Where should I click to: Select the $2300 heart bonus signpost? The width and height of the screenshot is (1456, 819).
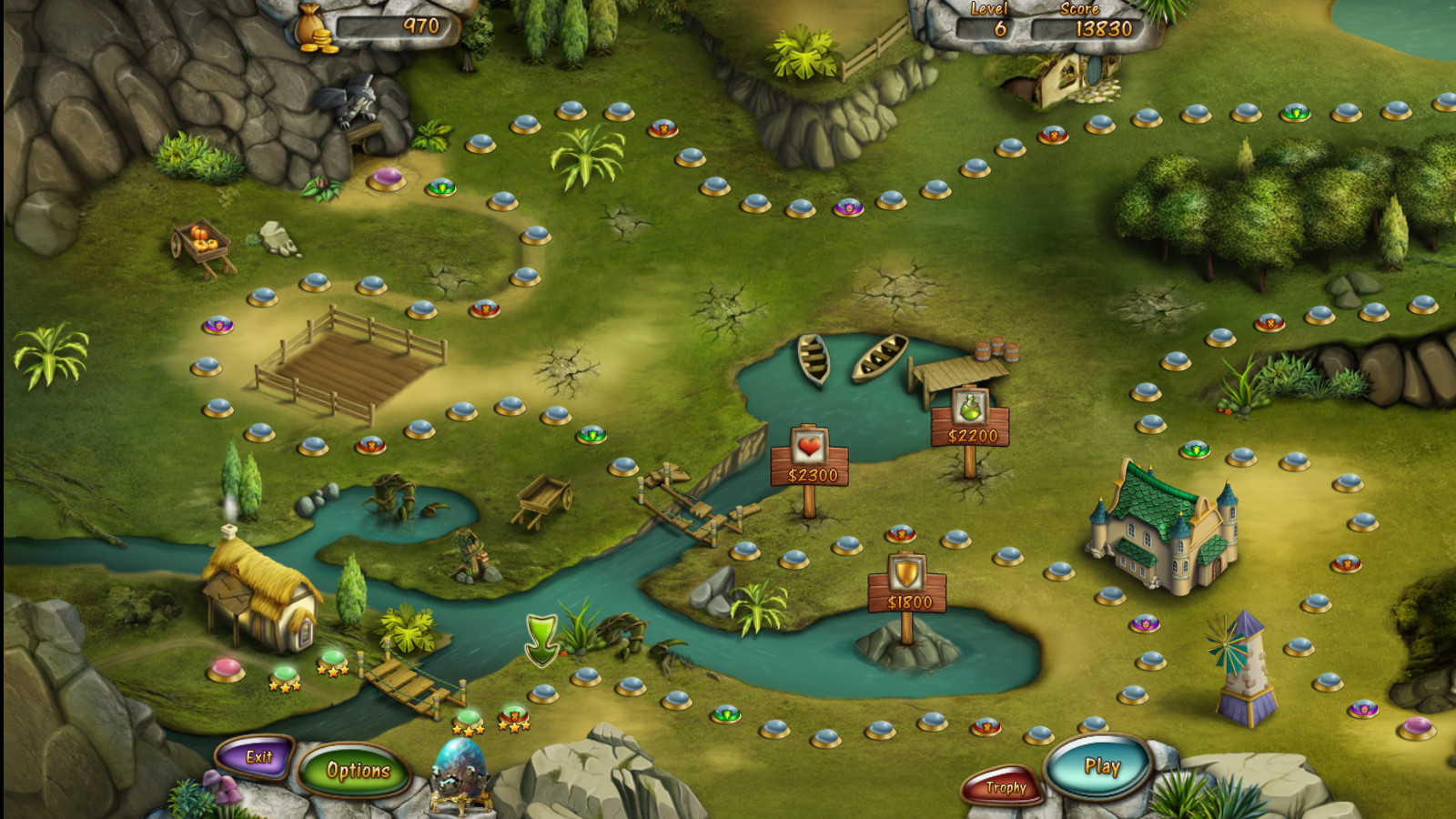808,460
